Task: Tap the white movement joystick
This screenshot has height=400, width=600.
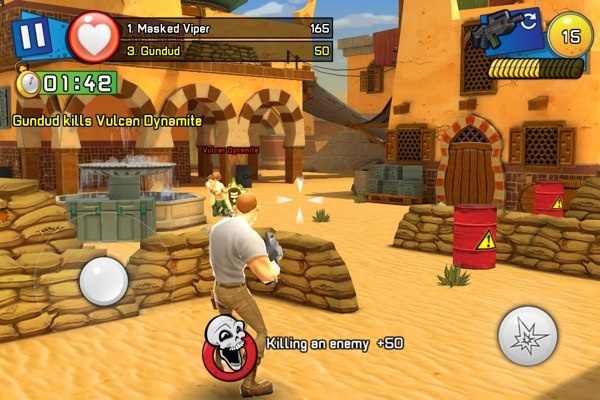Action: point(102,281)
